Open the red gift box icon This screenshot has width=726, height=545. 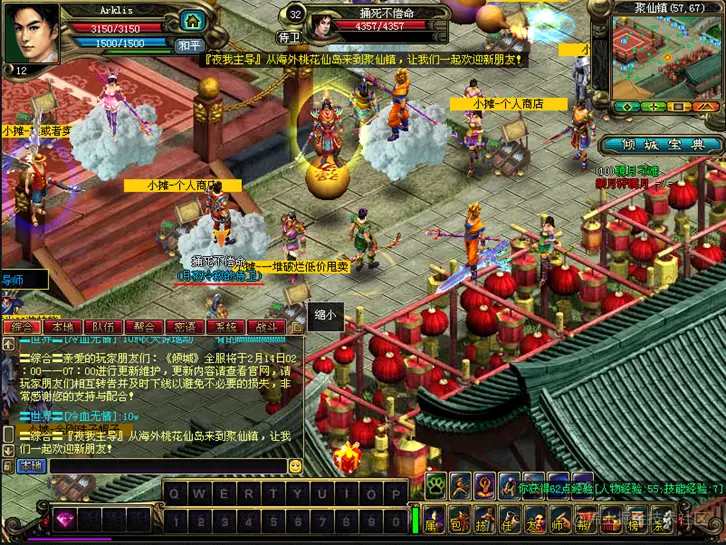347,457
